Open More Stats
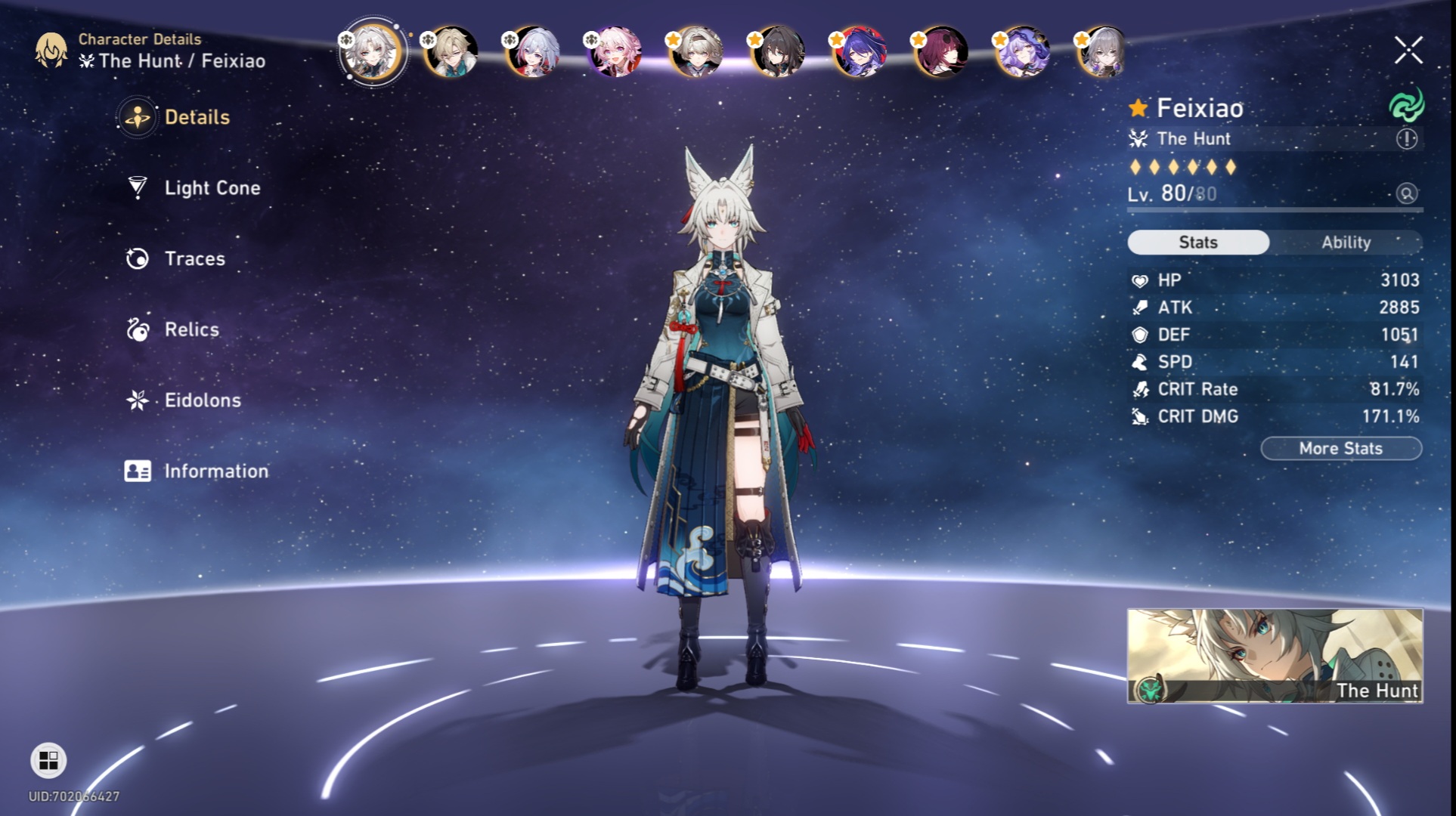This screenshot has height=816, width=1456. (x=1340, y=448)
